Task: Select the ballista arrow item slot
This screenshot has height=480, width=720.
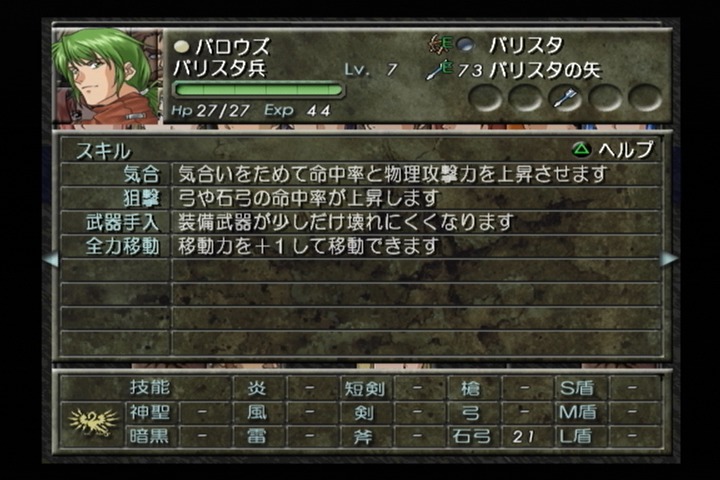Action: (x=566, y=98)
